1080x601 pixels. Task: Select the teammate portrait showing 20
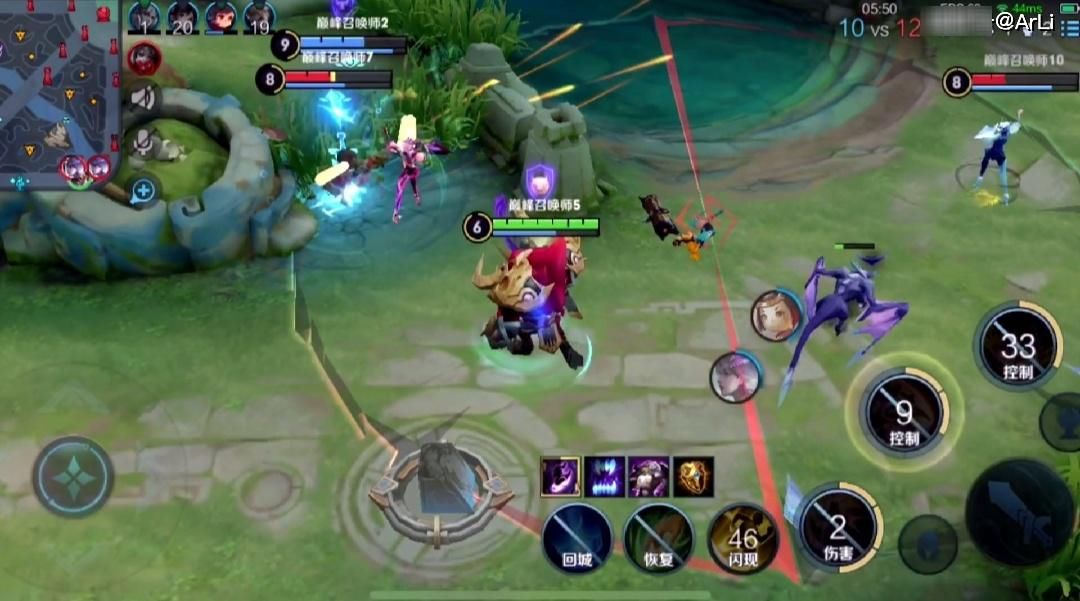coord(182,17)
